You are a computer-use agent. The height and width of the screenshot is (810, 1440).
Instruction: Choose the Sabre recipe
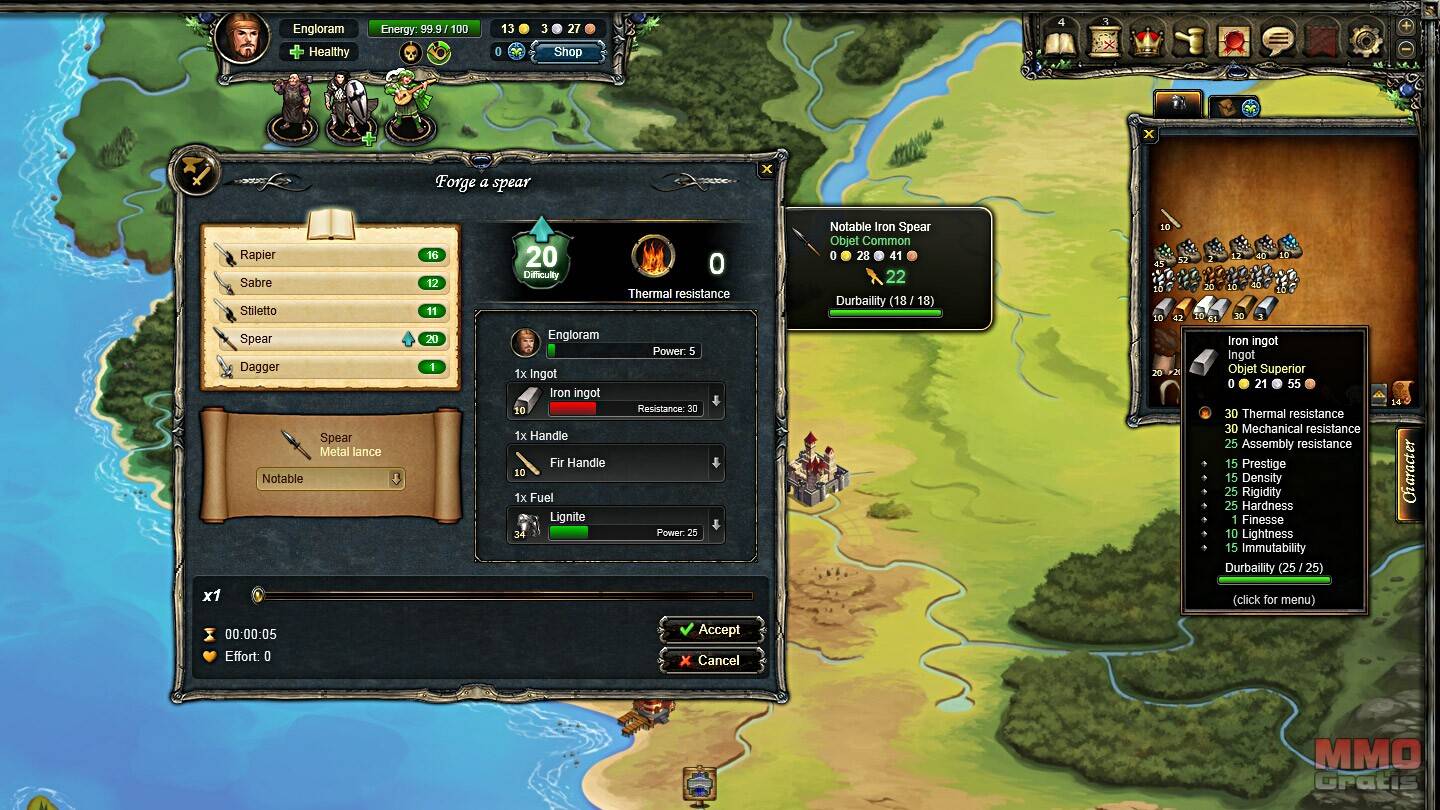coord(330,283)
